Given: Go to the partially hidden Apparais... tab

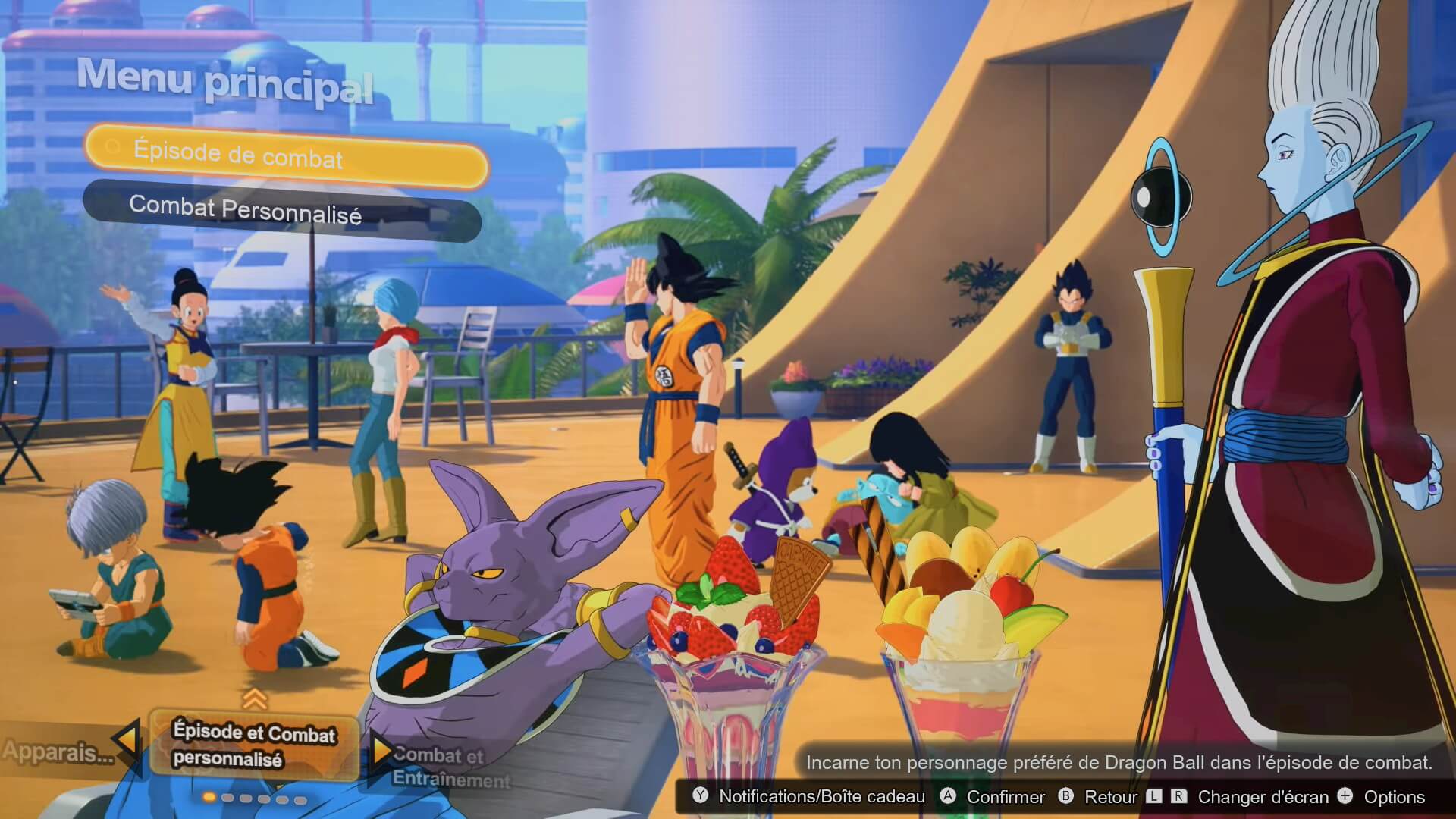Looking at the screenshot, I should click(x=57, y=752).
